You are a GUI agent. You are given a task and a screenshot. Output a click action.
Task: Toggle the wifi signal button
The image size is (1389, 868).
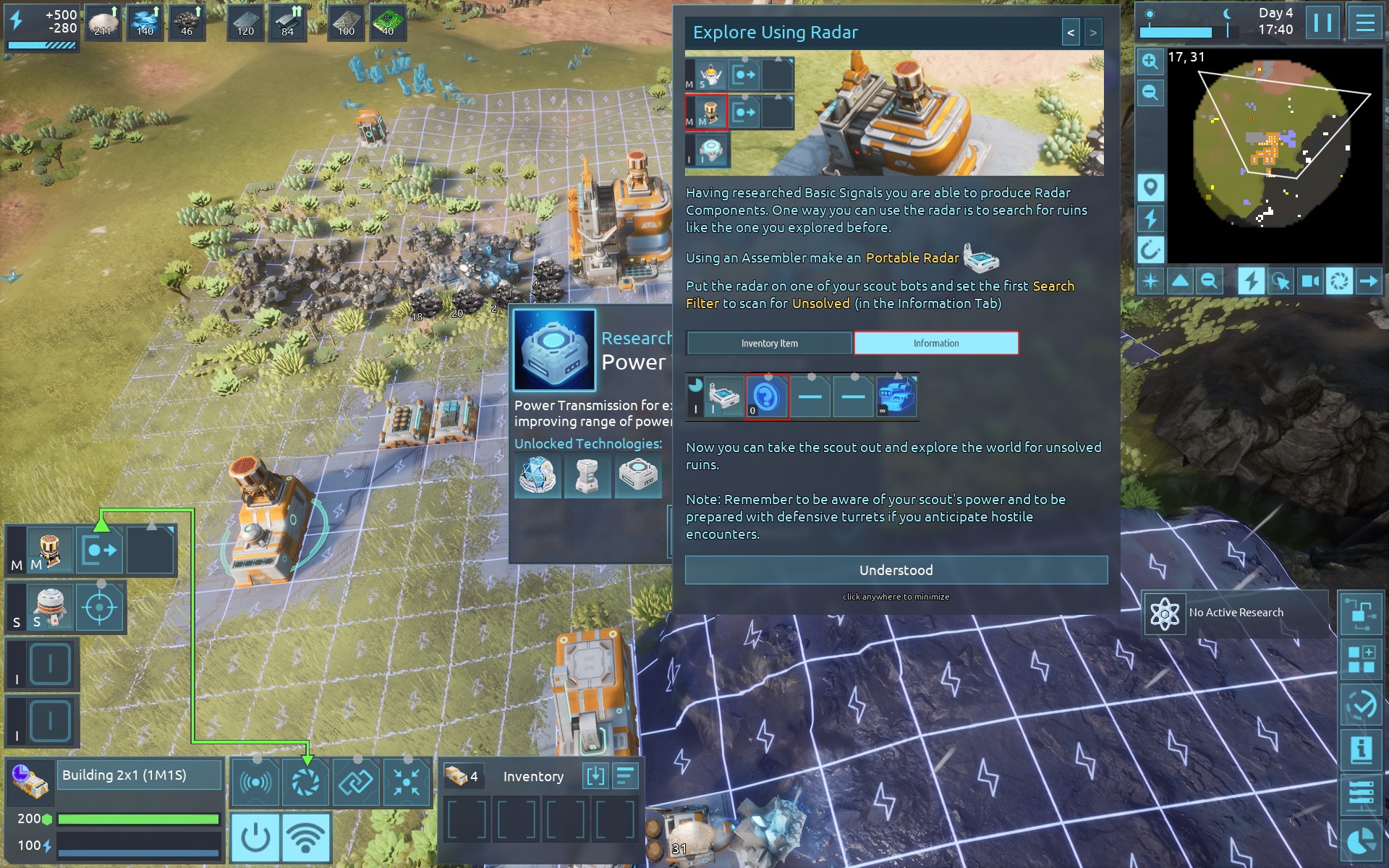pyautogui.click(x=306, y=837)
